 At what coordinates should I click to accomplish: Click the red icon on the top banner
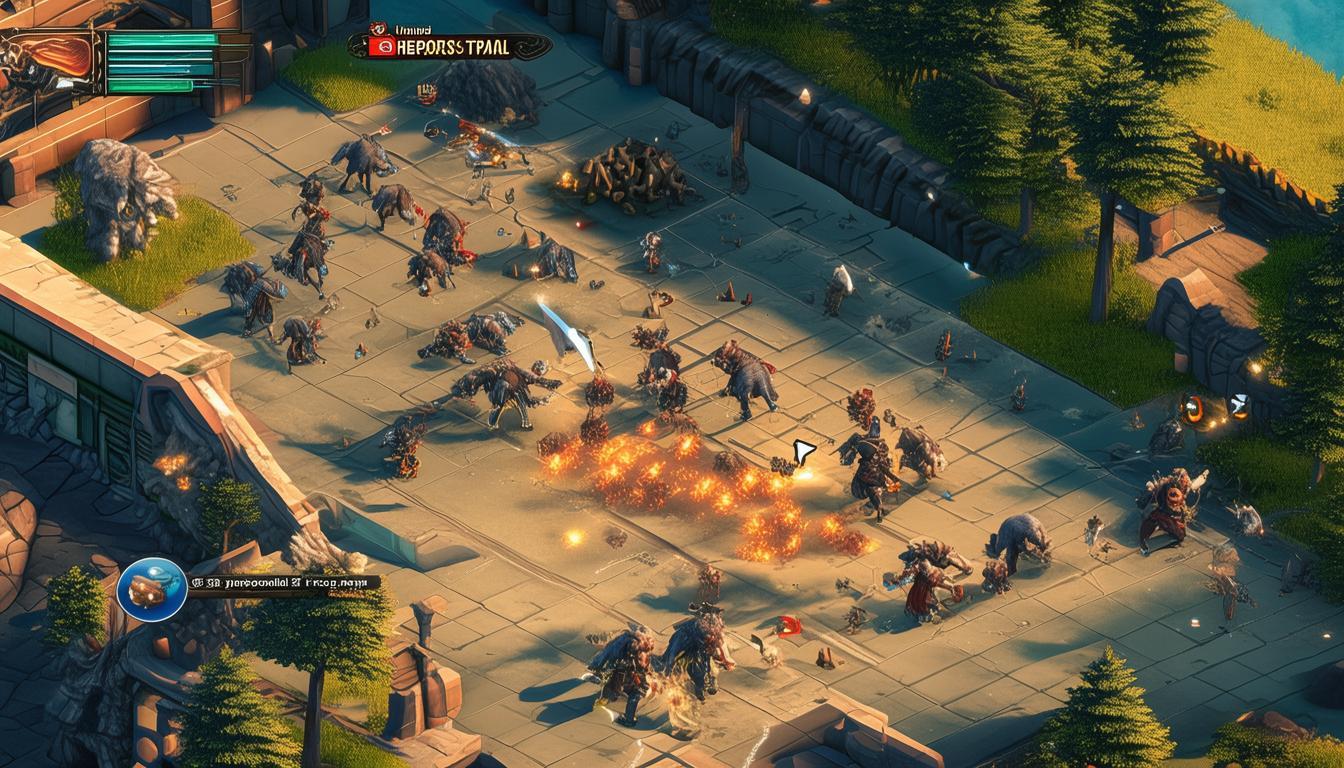coord(379,45)
